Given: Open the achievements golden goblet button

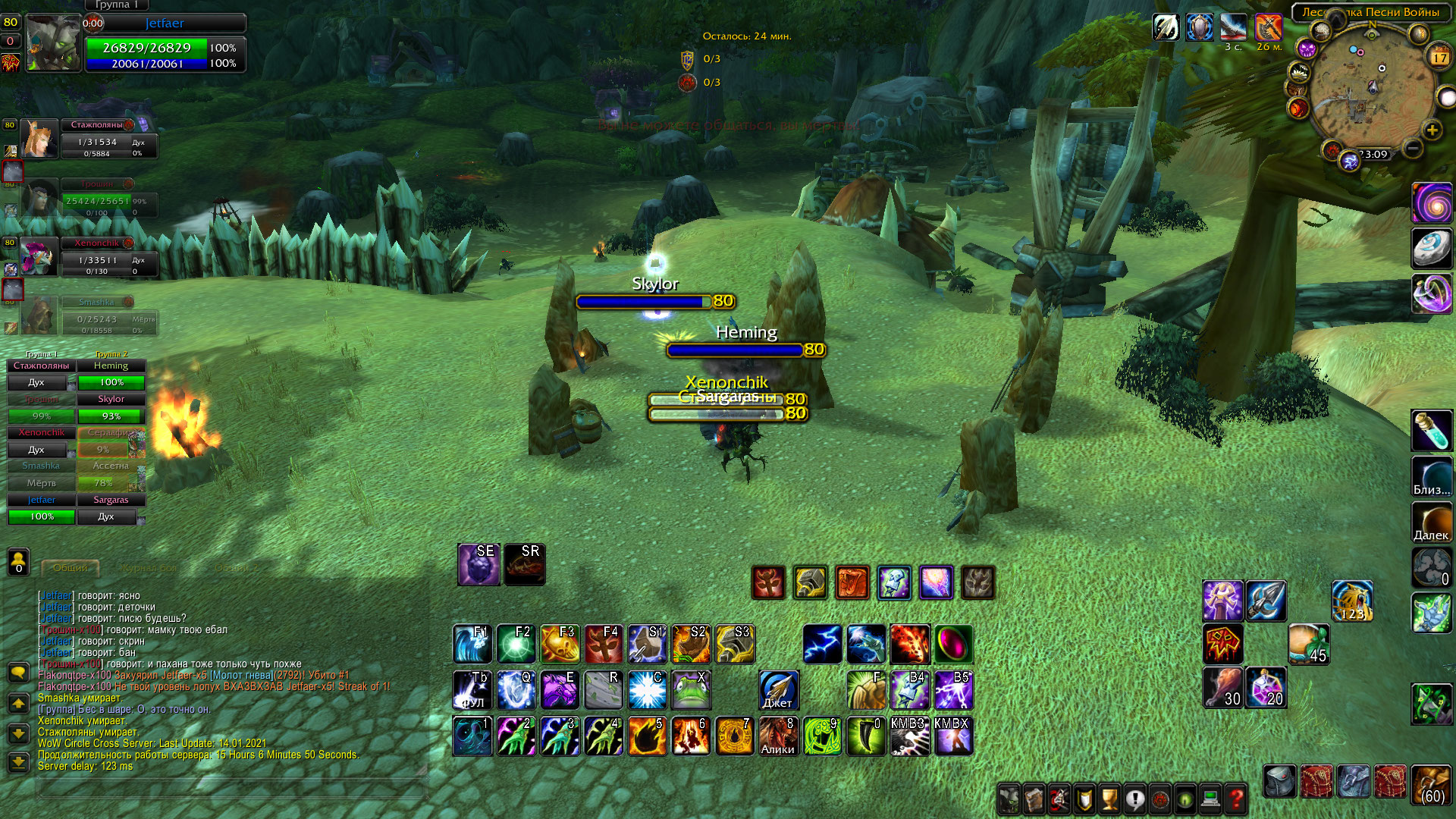Looking at the screenshot, I should coord(1110,799).
